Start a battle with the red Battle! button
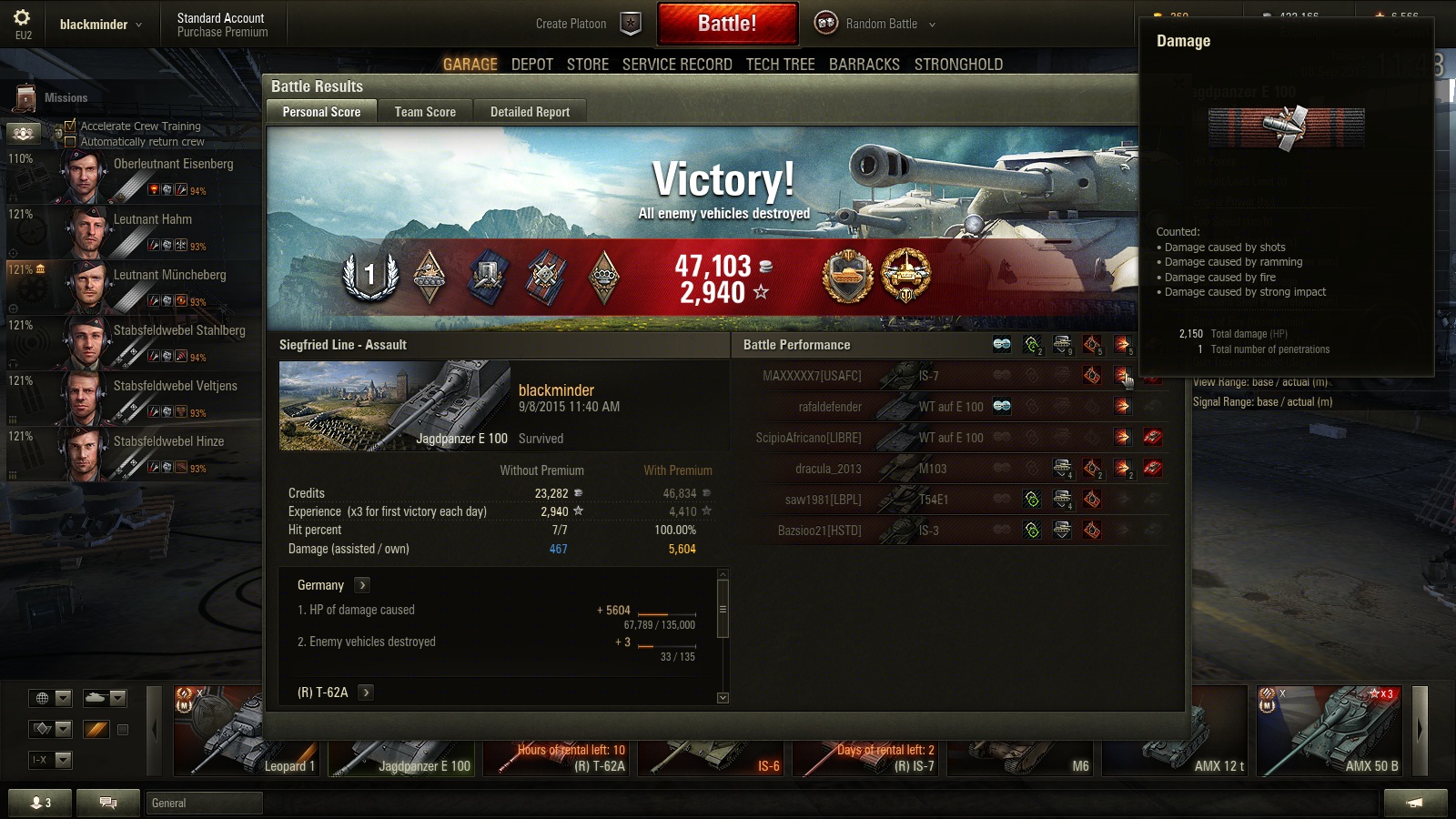Viewport: 1456px width, 819px height. coord(727,24)
